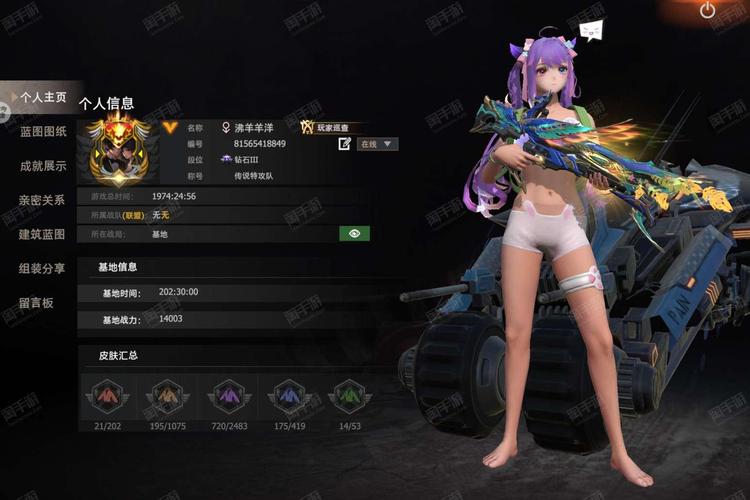Switch to the 组装分享 tab
Viewport: 750px width, 500px height.
[42, 268]
